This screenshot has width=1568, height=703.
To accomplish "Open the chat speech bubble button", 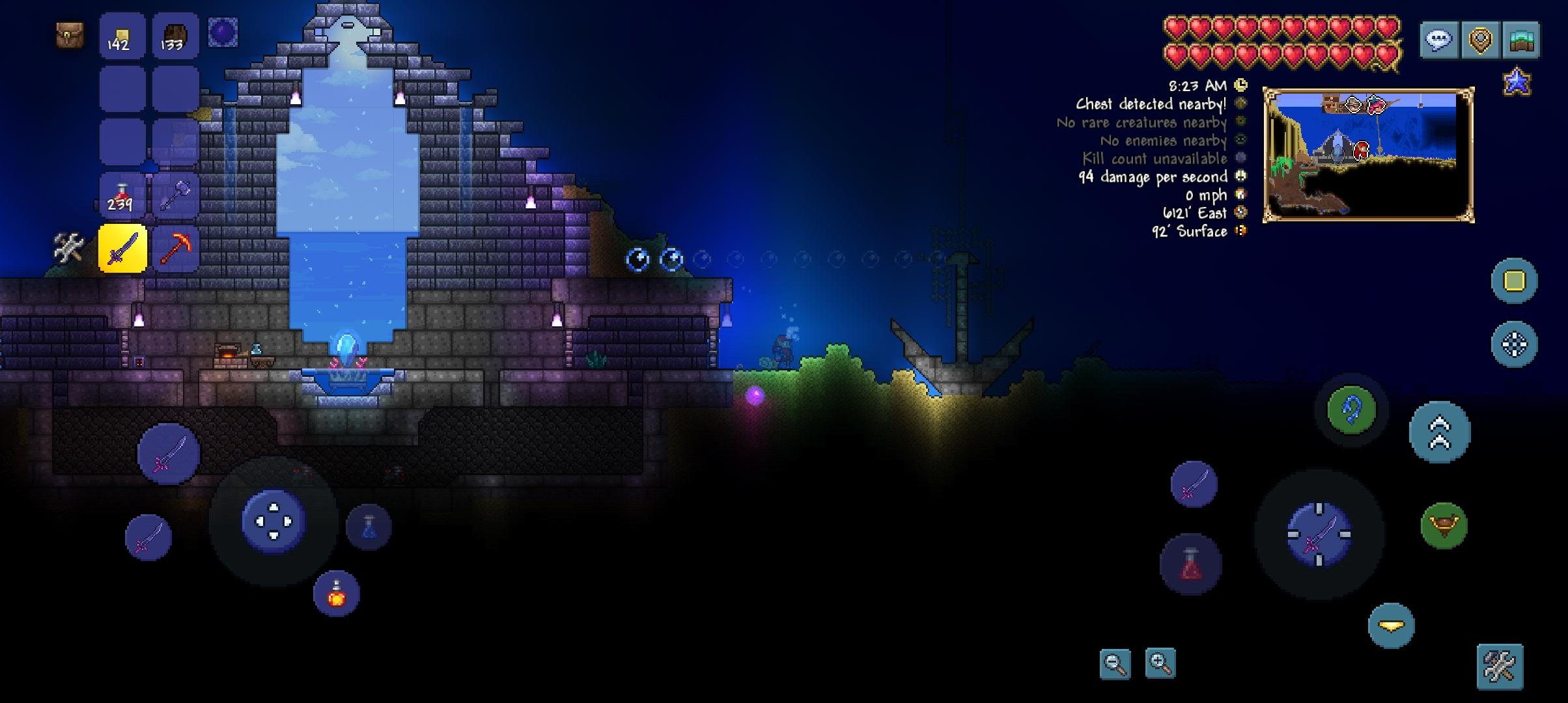I will tap(1439, 40).
